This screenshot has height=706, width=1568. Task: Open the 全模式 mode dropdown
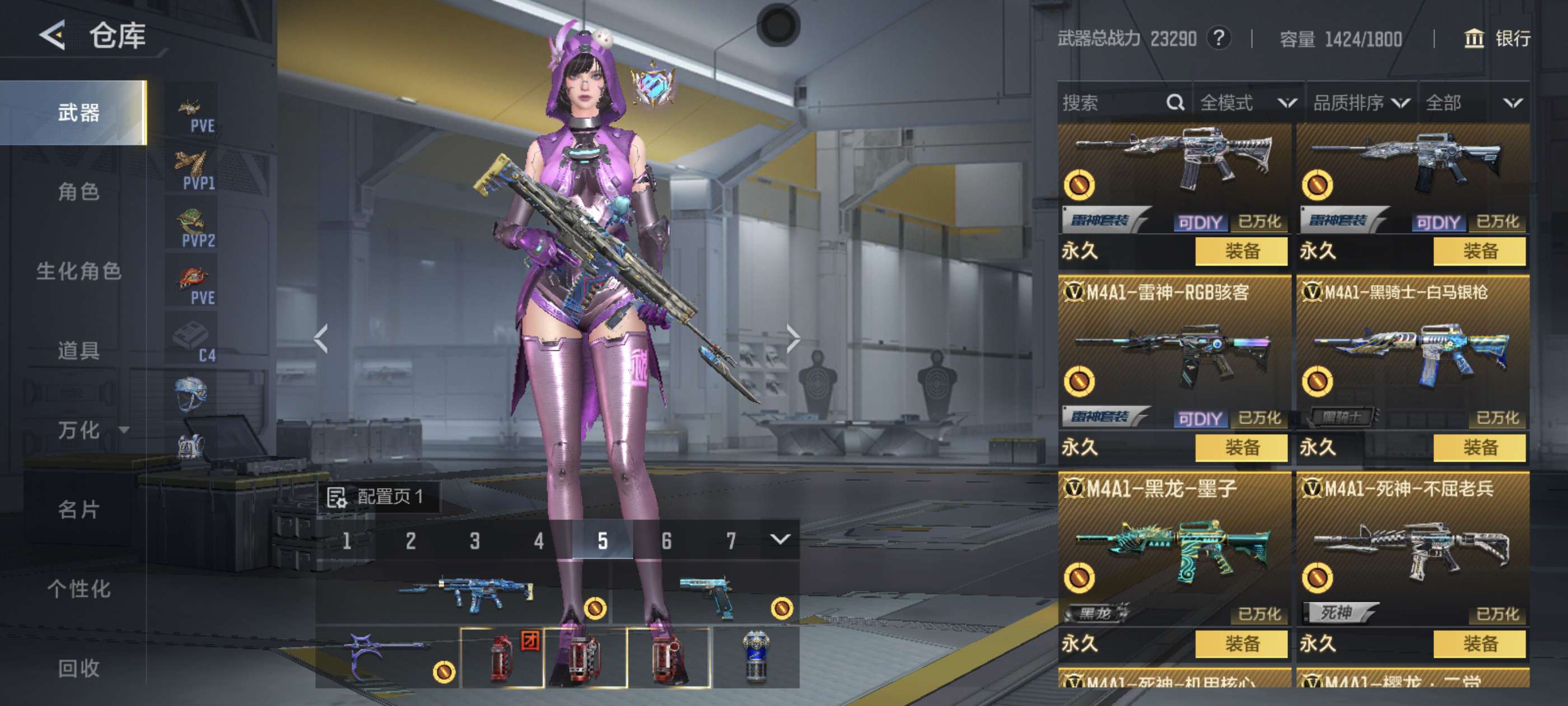(x=1247, y=103)
